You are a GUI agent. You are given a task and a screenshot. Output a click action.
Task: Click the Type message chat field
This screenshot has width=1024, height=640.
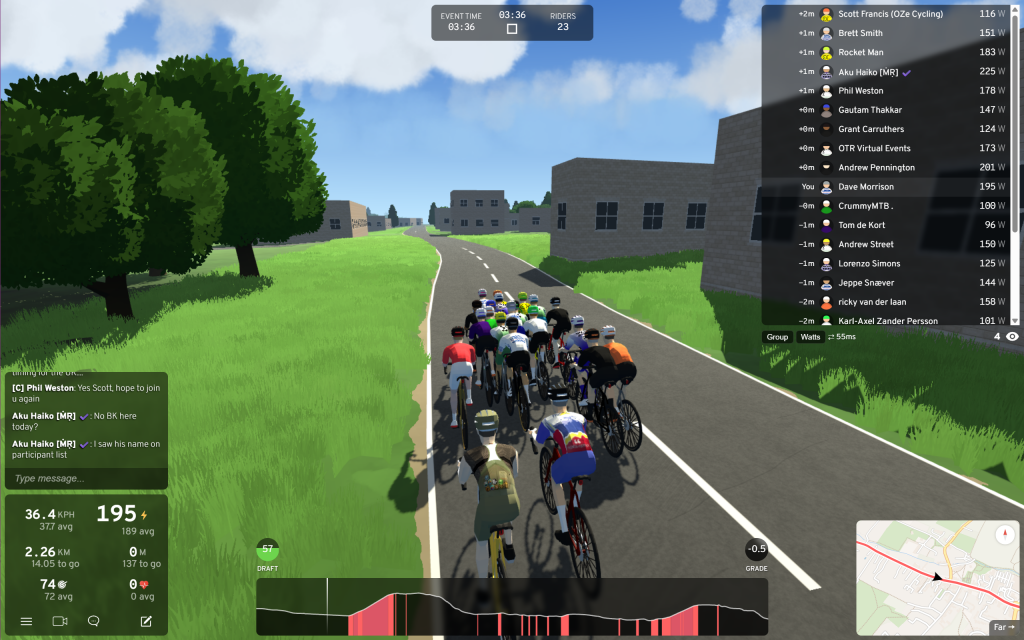pos(85,479)
